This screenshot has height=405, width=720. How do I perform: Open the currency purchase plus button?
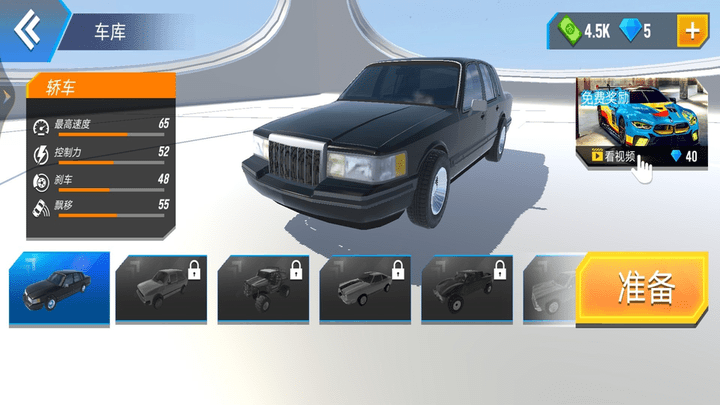(x=691, y=31)
